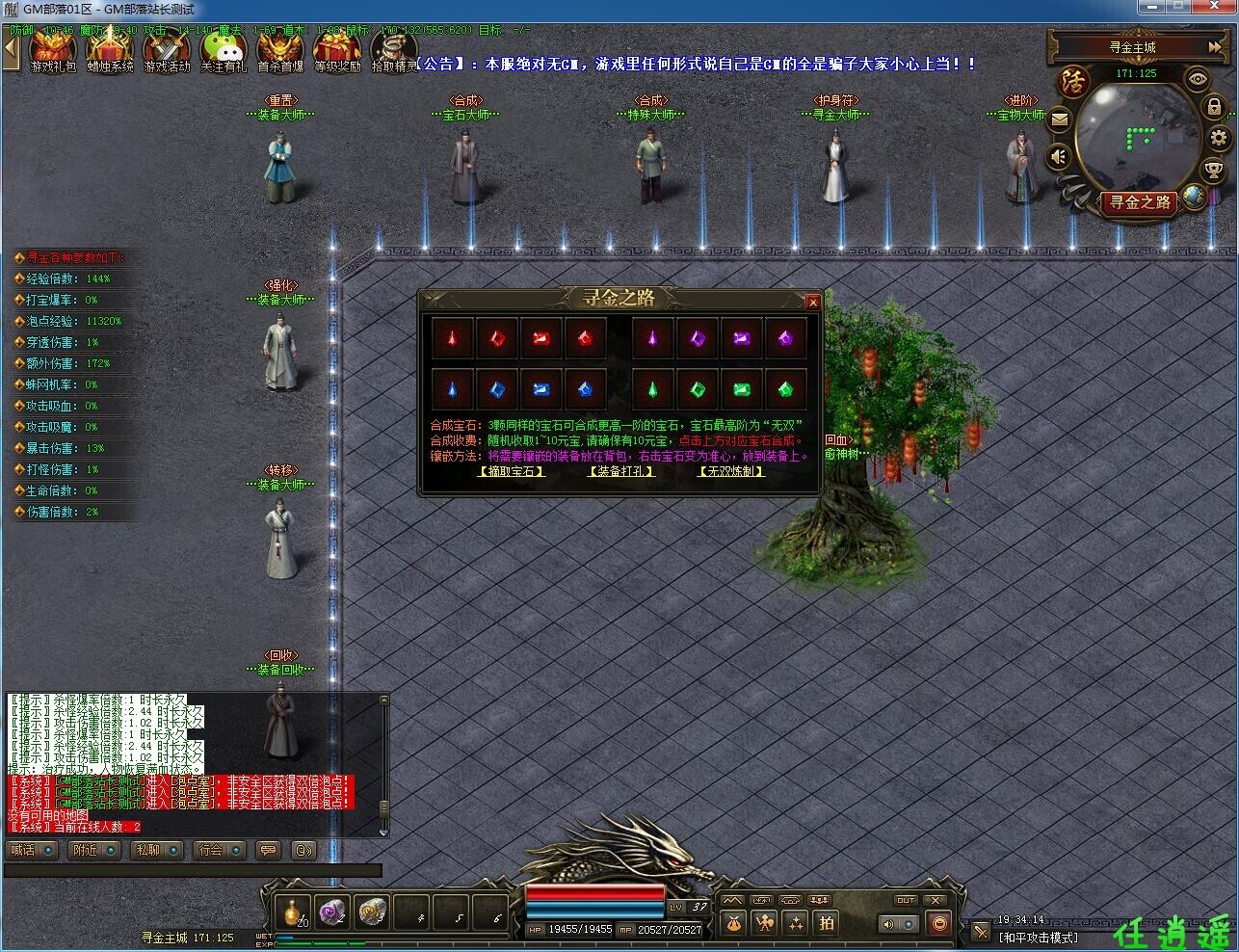
Task: Open the 无双炼制 option
Action: click(731, 471)
